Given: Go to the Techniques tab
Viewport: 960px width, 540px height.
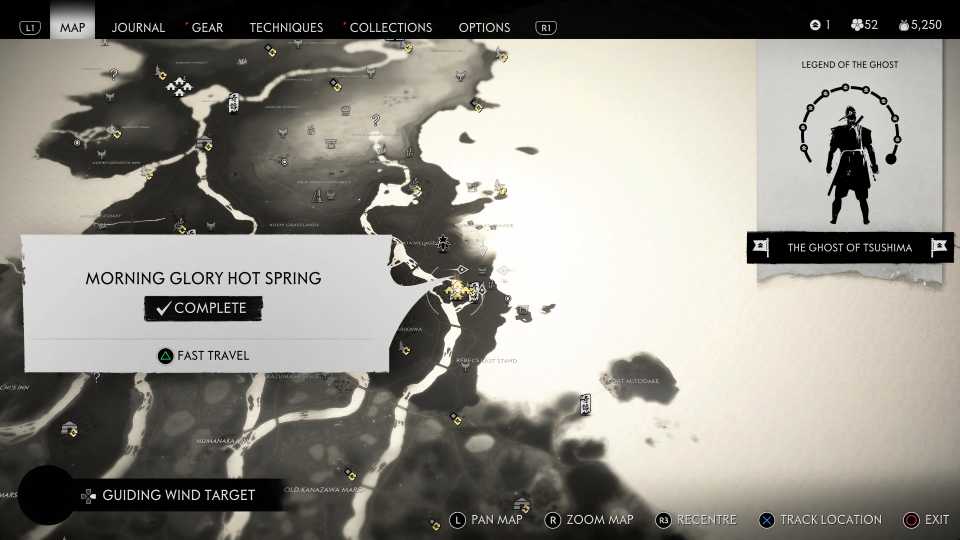Looking at the screenshot, I should pos(286,27).
